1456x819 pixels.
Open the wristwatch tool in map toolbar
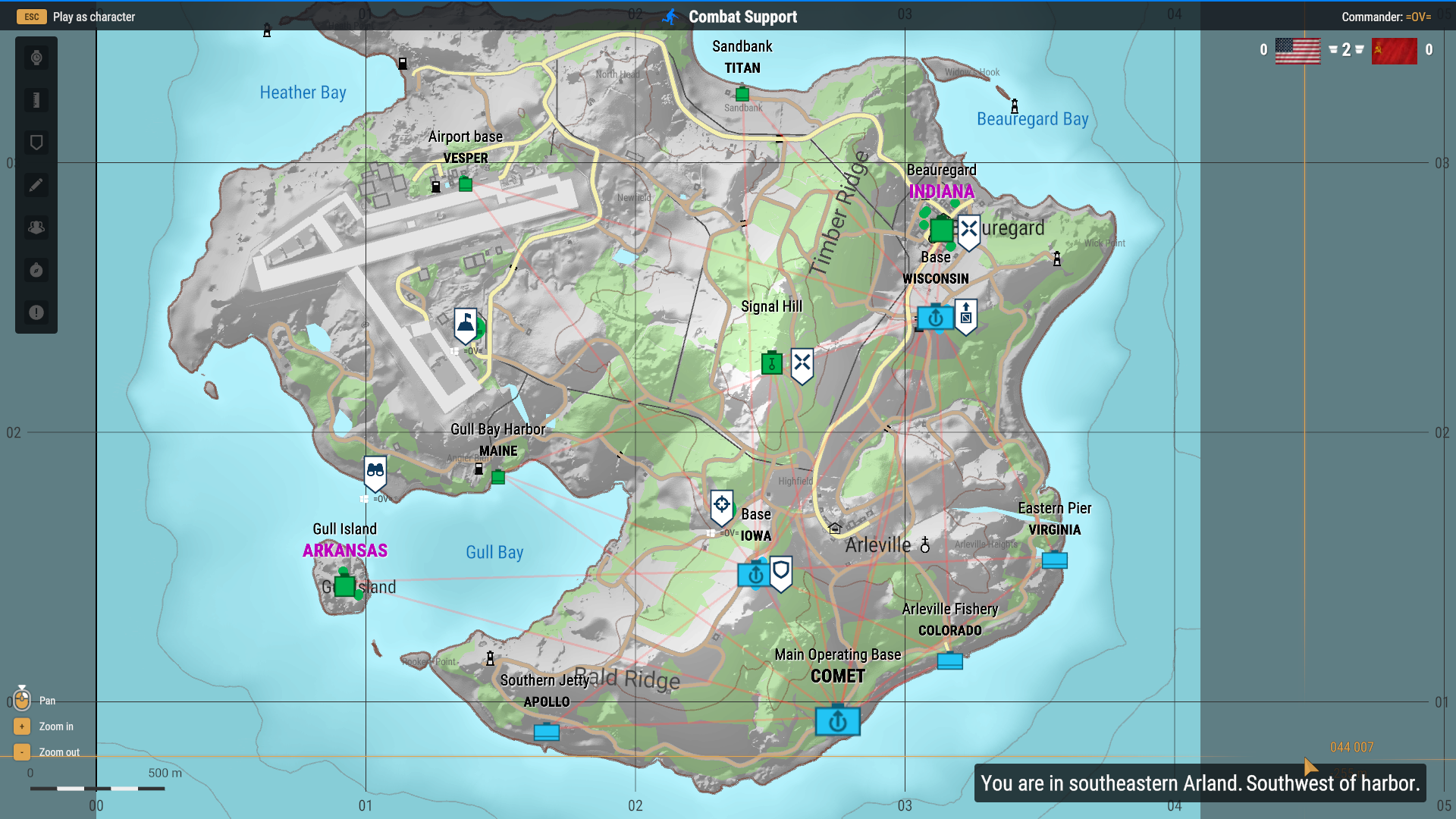coord(36,58)
